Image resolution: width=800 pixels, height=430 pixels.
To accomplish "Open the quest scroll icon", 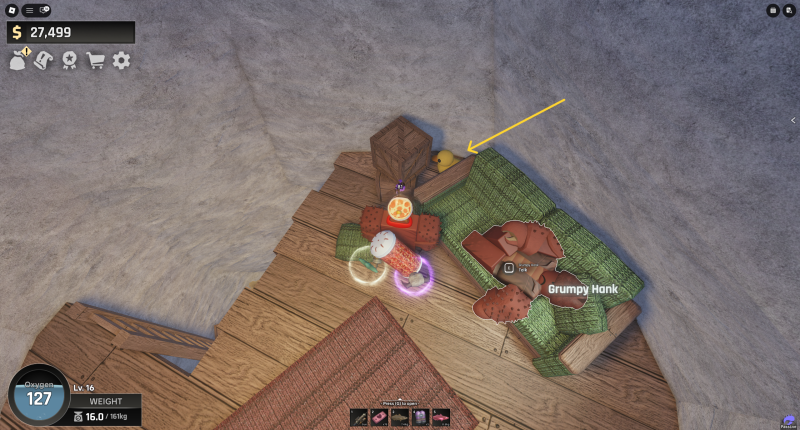I will pyautogui.click(x=44, y=60).
